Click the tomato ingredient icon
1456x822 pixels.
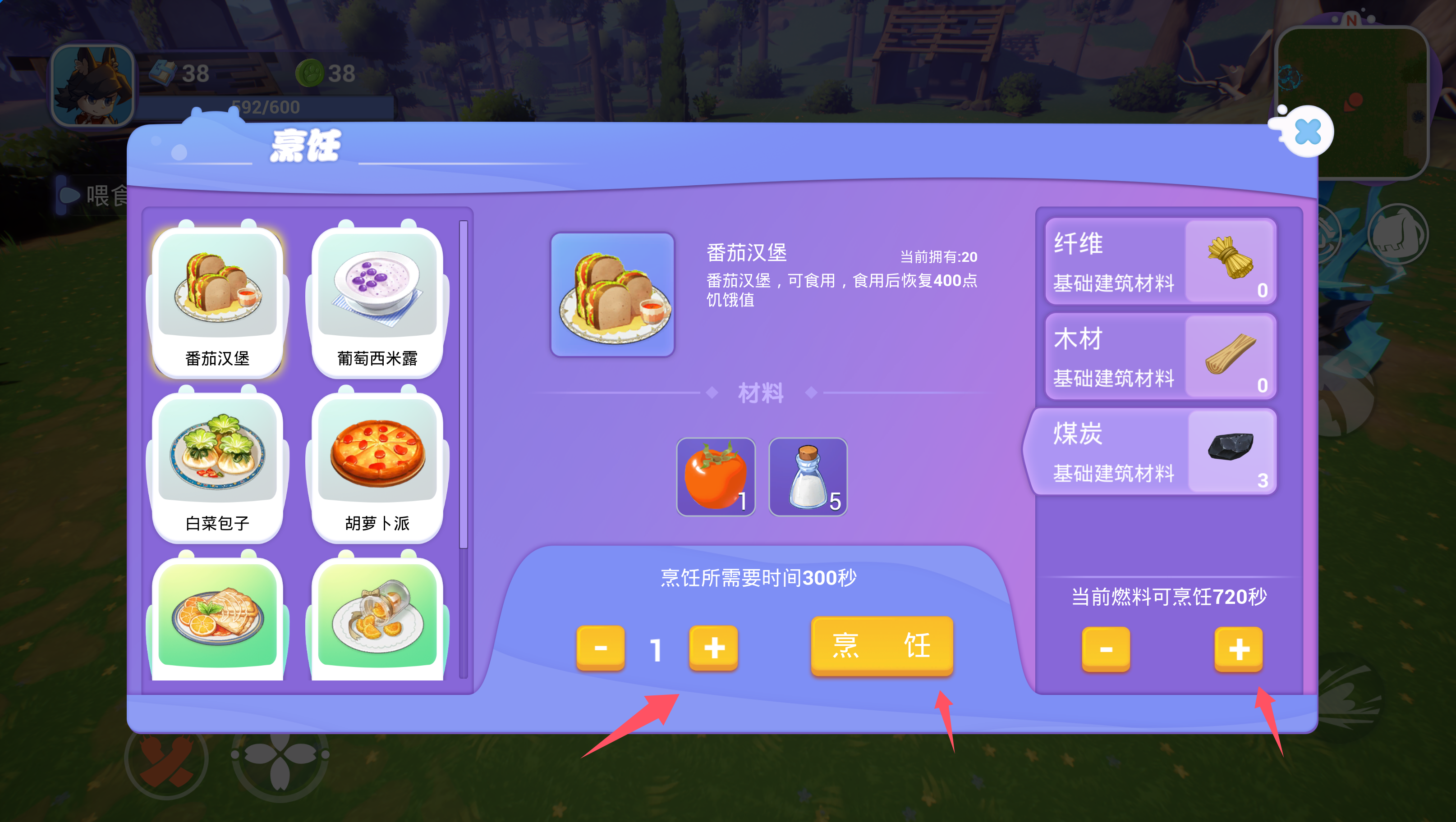tap(716, 476)
